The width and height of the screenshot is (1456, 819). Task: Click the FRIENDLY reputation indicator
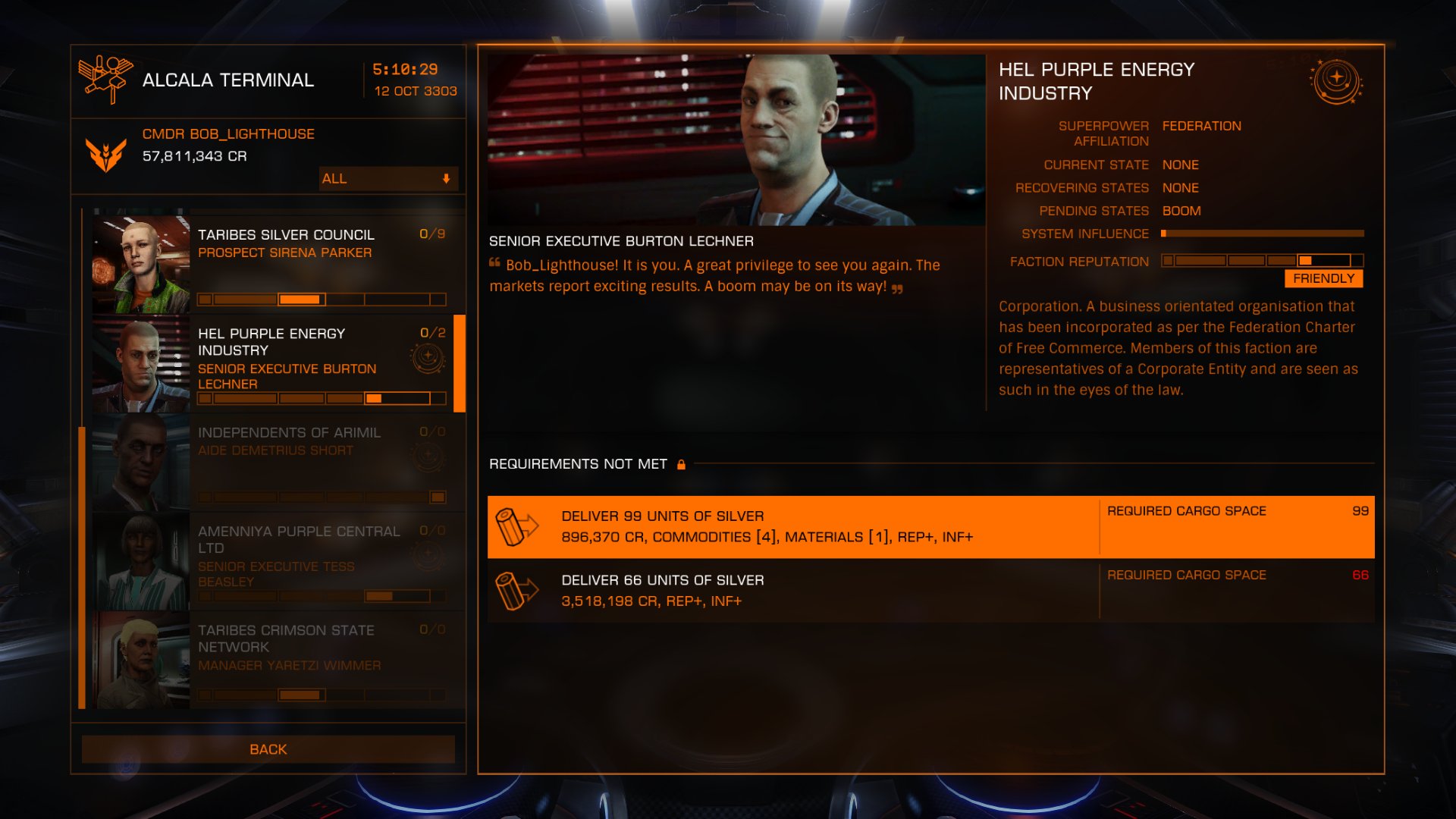(x=1323, y=278)
